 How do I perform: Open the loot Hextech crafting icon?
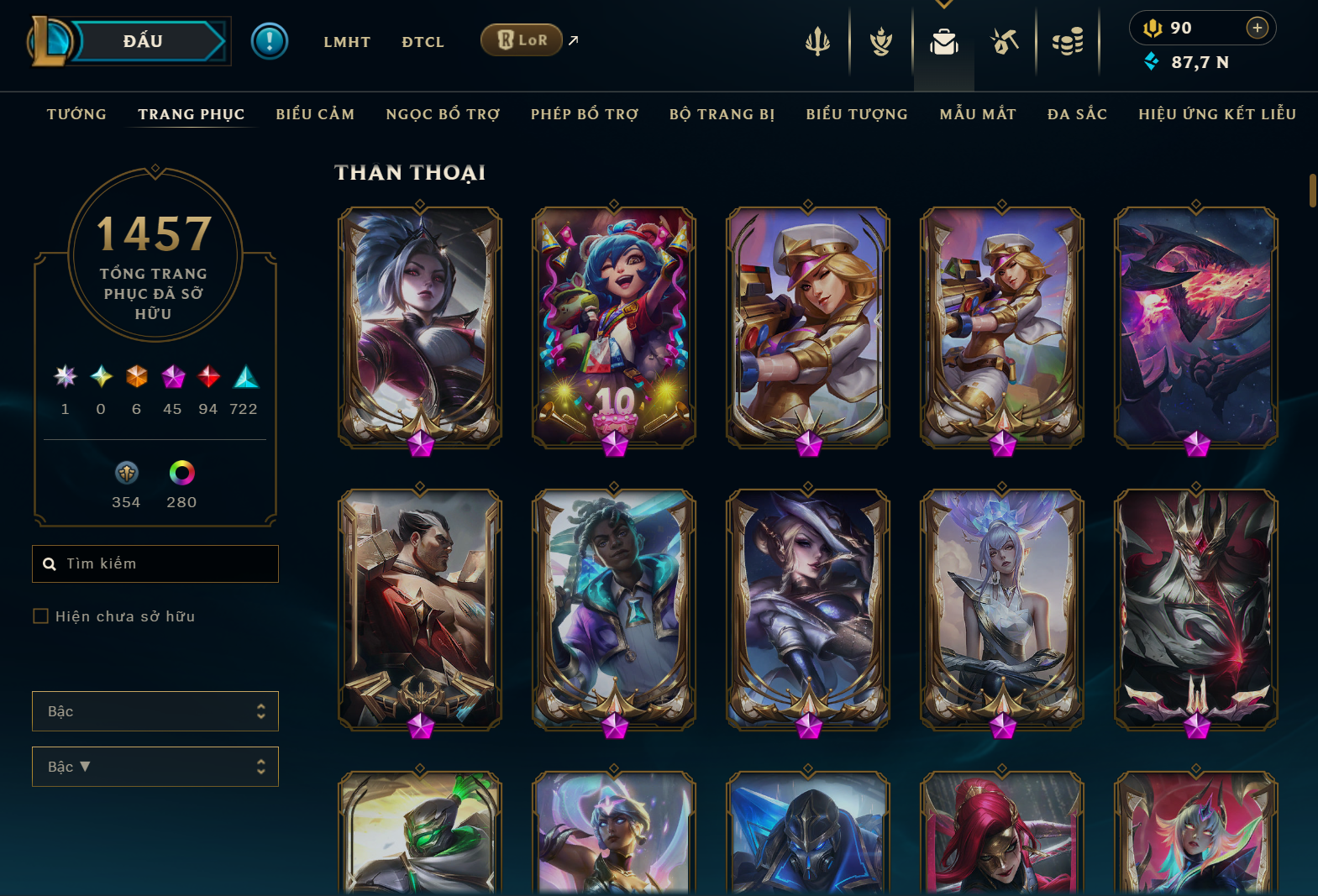click(x=1005, y=41)
